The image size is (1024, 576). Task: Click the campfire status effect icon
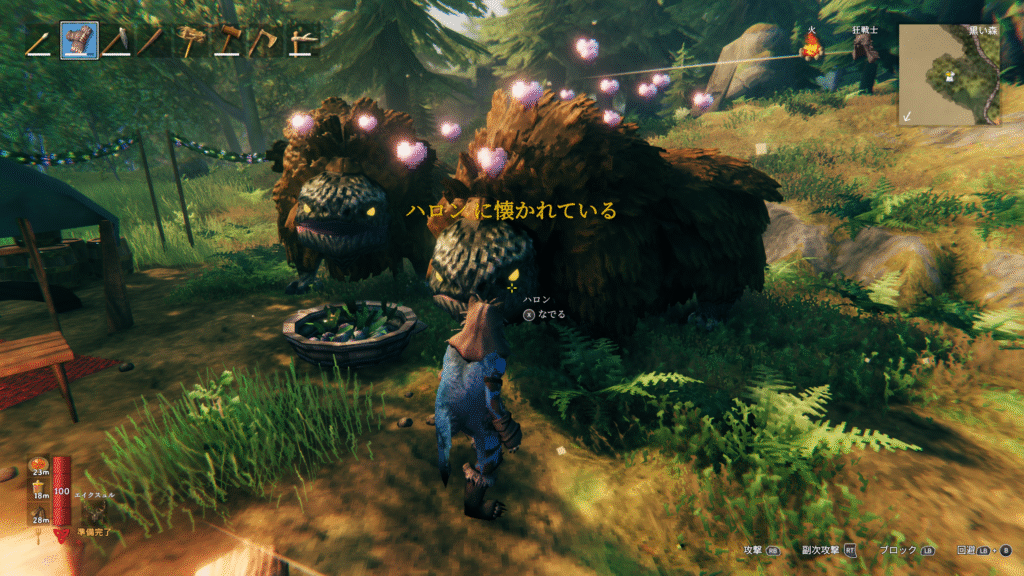[811, 45]
